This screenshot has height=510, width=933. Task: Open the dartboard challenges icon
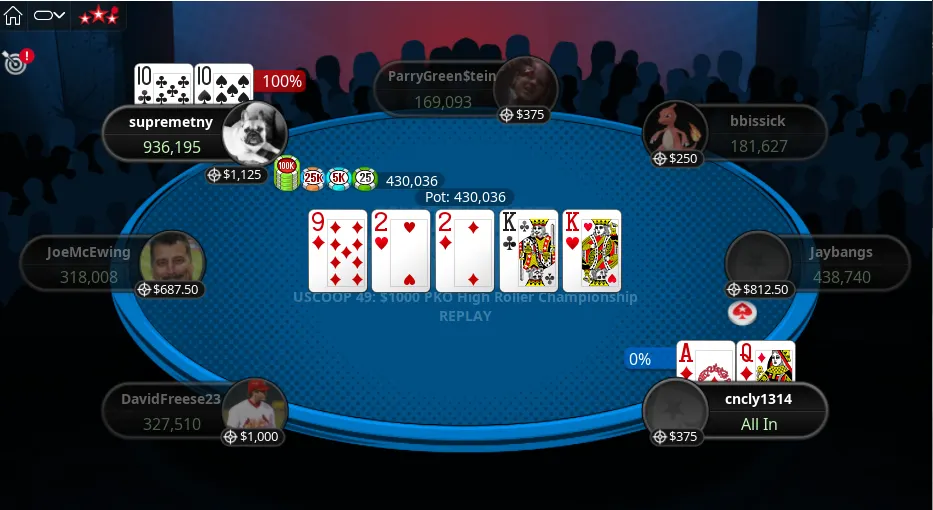(x=15, y=62)
